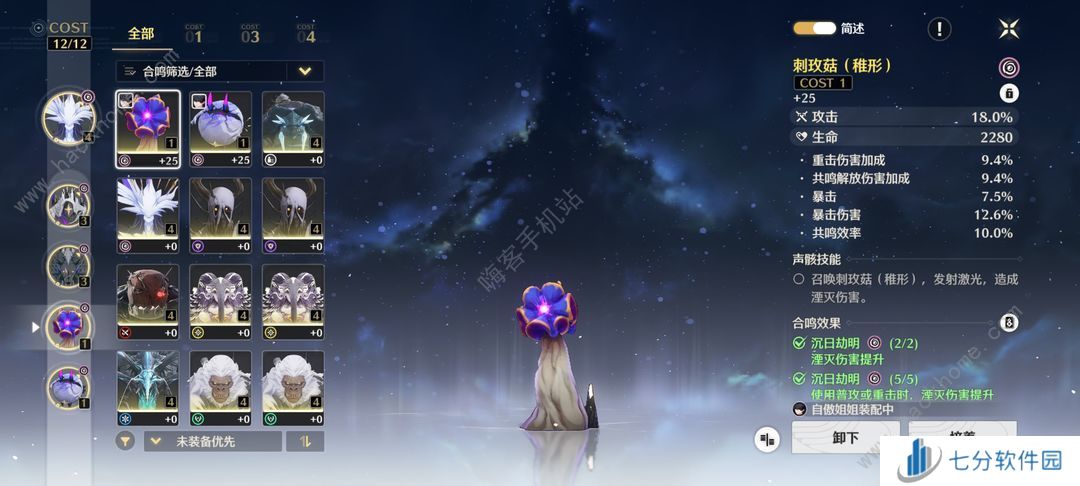
Task: Toggle the sort order arrows button
Action: point(305,441)
